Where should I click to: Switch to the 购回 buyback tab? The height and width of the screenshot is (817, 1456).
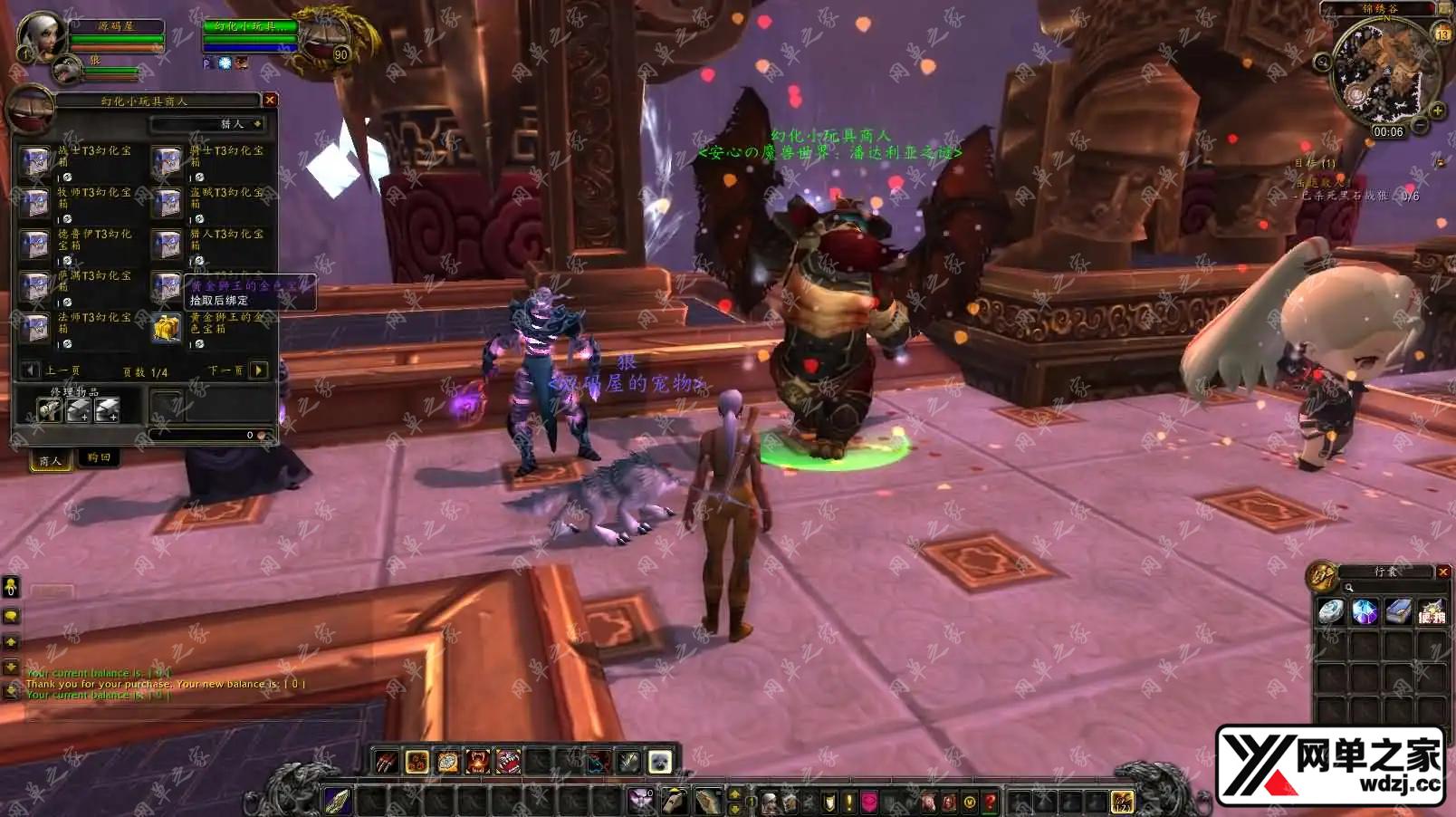[99, 458]
